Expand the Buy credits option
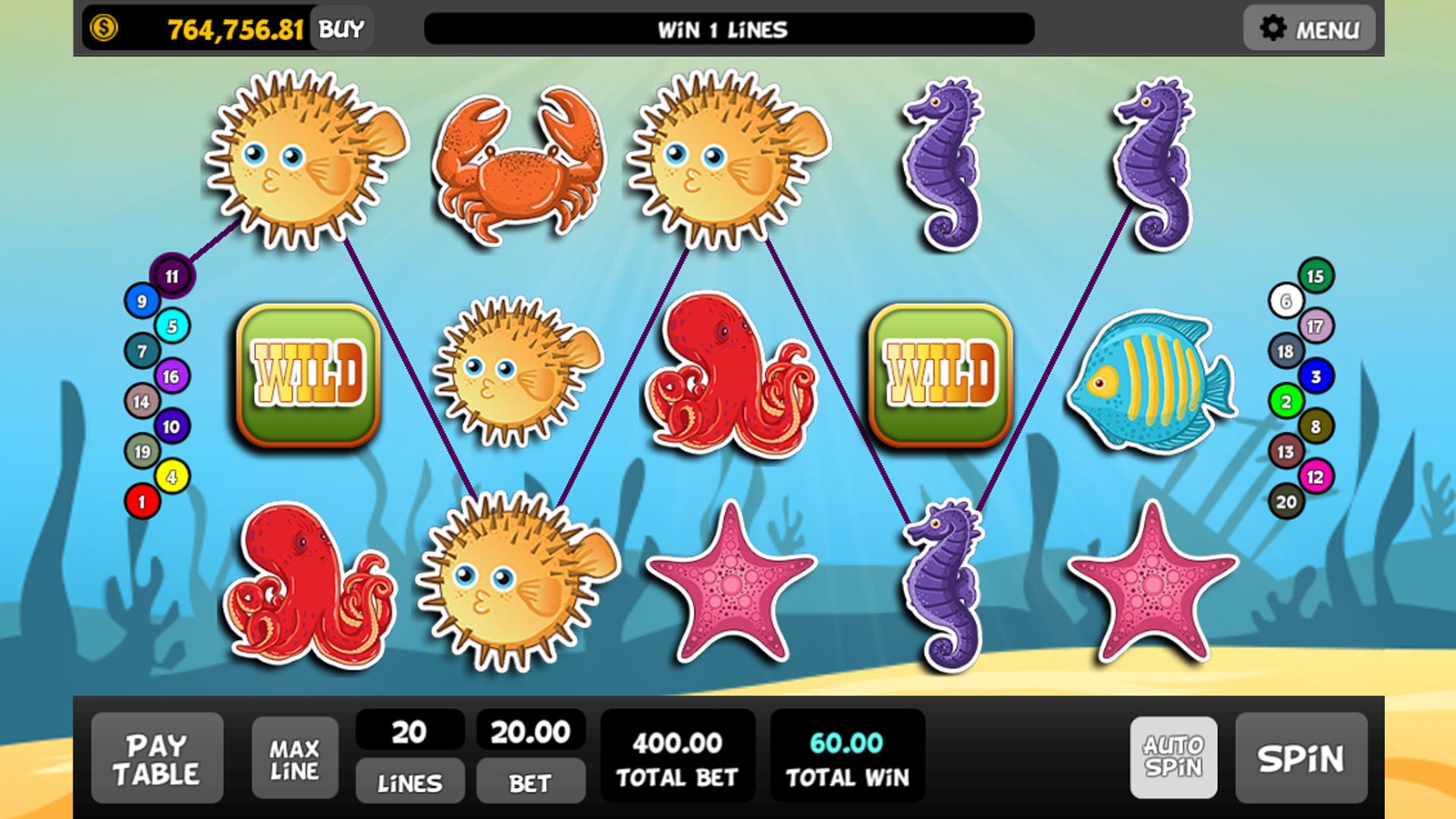This screenshot has height=819, width=1456. 340,27
